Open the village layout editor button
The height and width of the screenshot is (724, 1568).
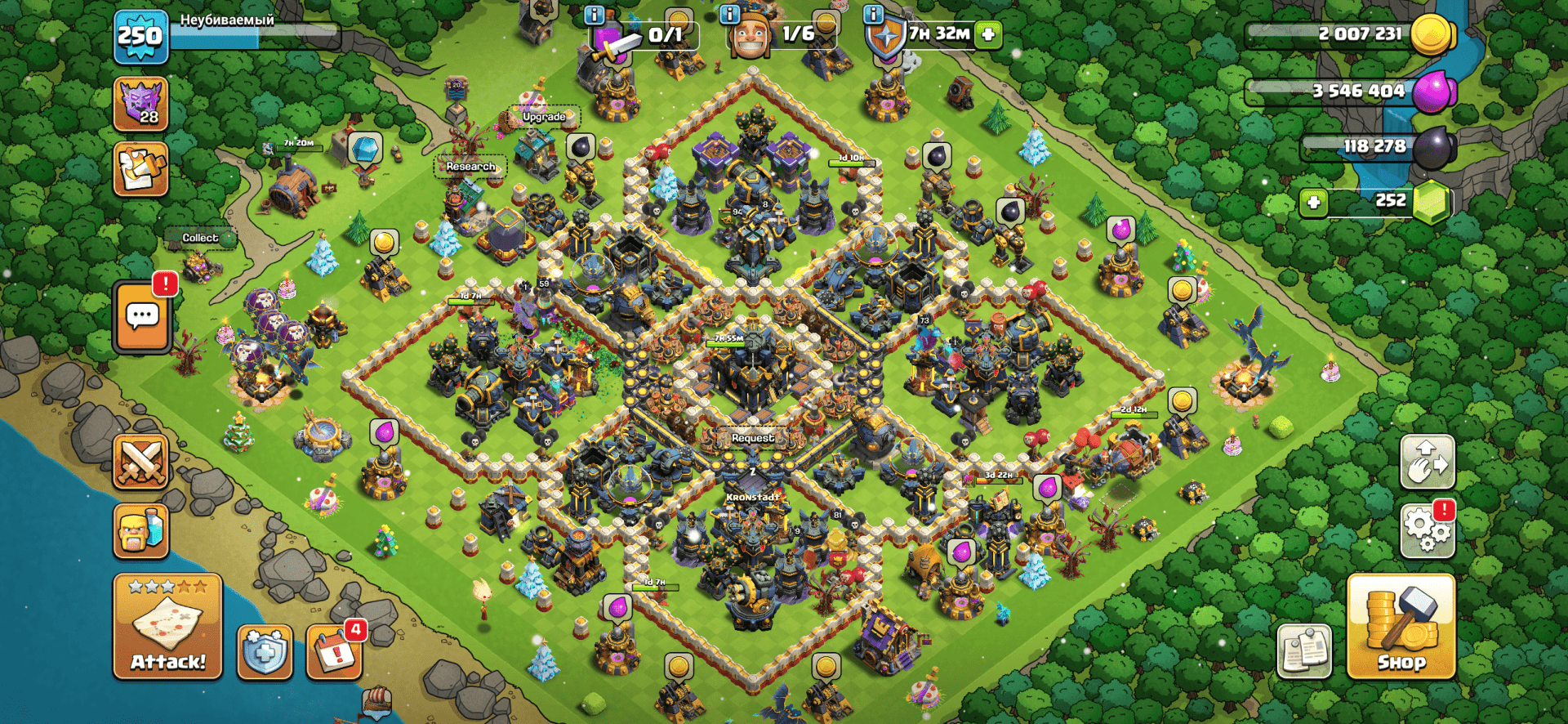click(x=1427, y=462)
